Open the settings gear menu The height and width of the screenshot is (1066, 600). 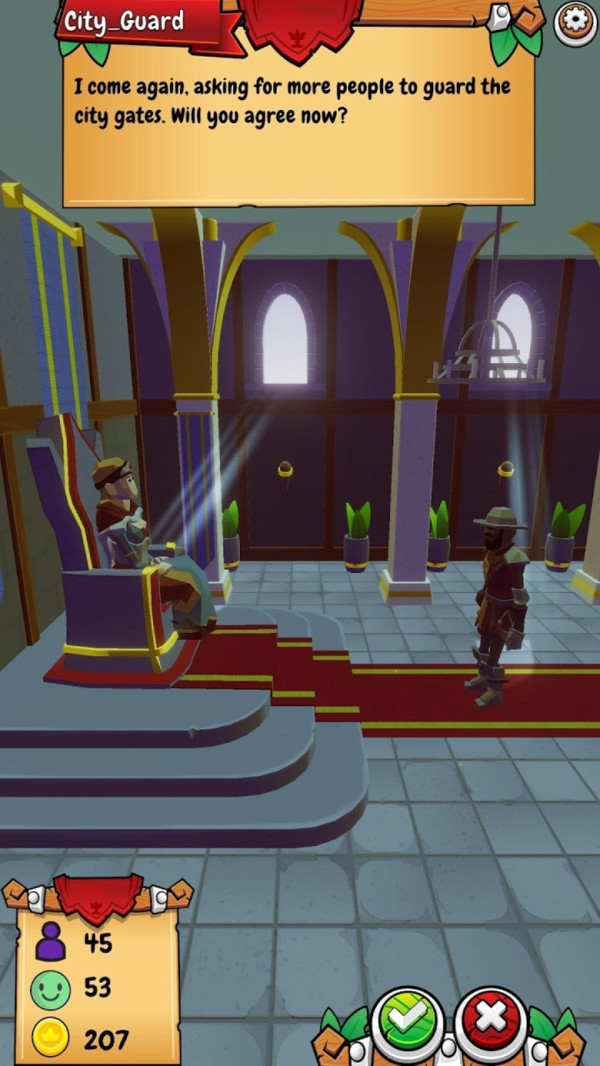pos(576,22)
